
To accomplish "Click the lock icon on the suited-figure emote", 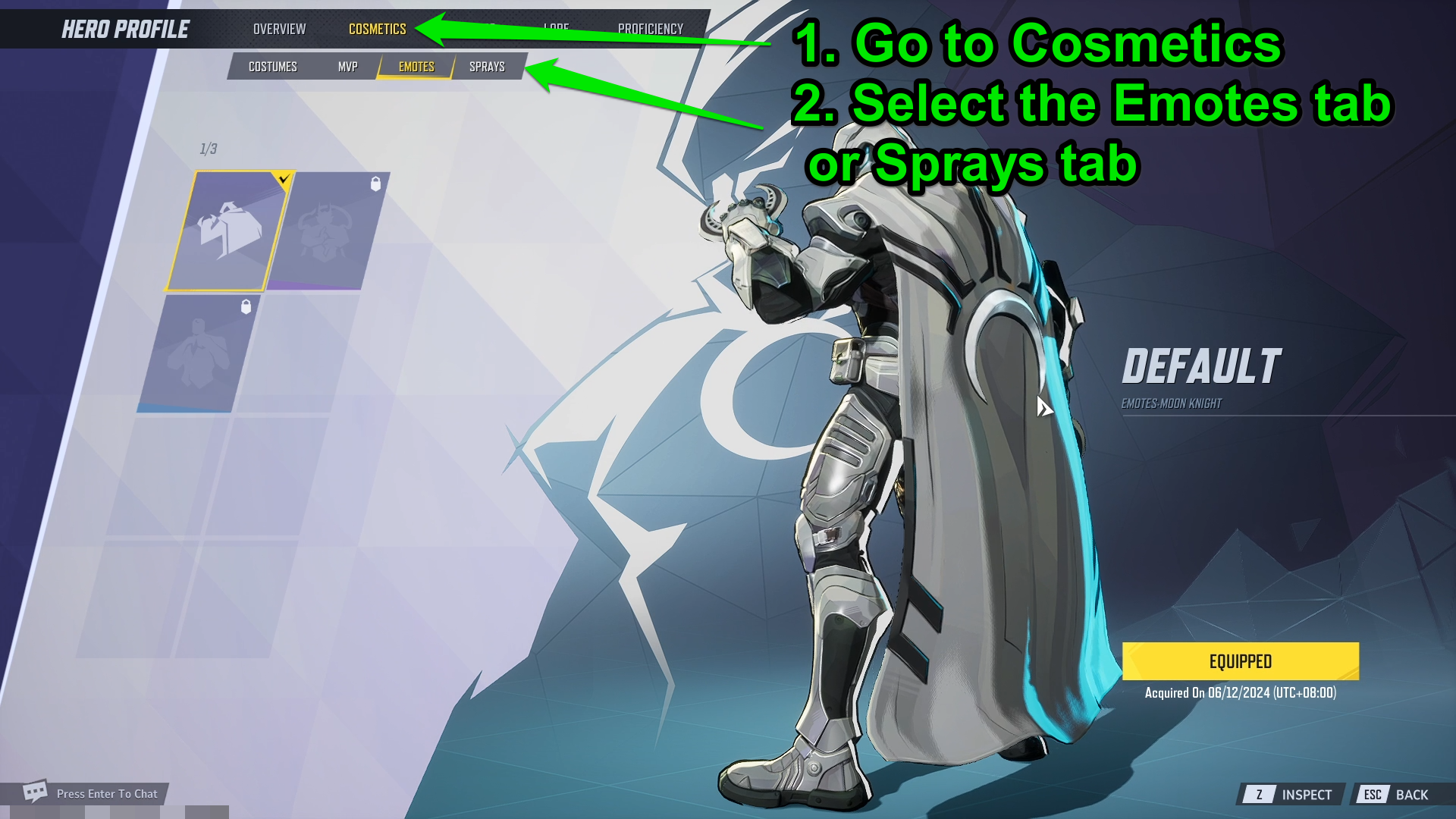I will point(244,307).
